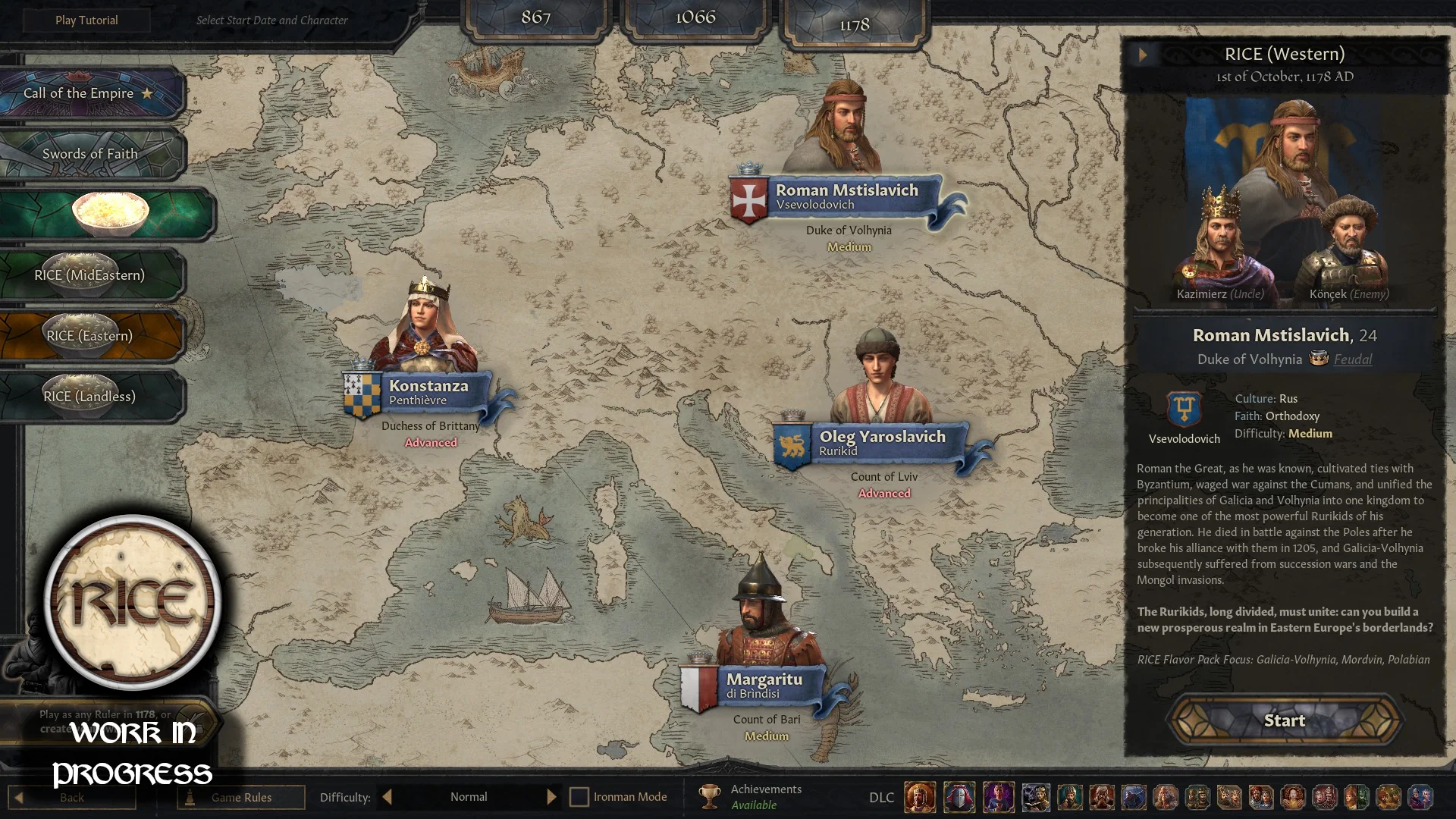This screenshot has height=819, width=1456.
Task: Select the RICE (Landless) bookmark
Action: pos(89,397)
